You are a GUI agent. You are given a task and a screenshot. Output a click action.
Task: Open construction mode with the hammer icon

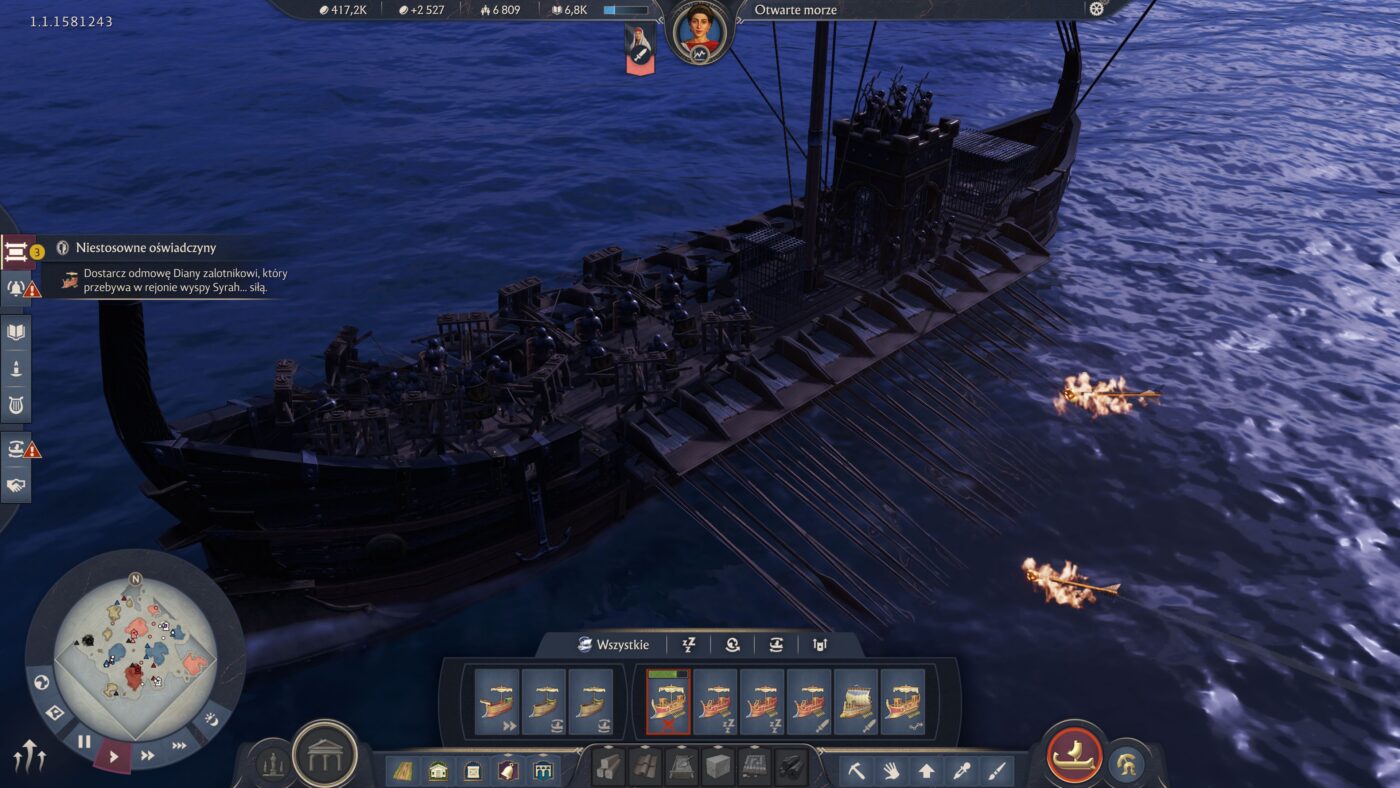coord(857,770)
